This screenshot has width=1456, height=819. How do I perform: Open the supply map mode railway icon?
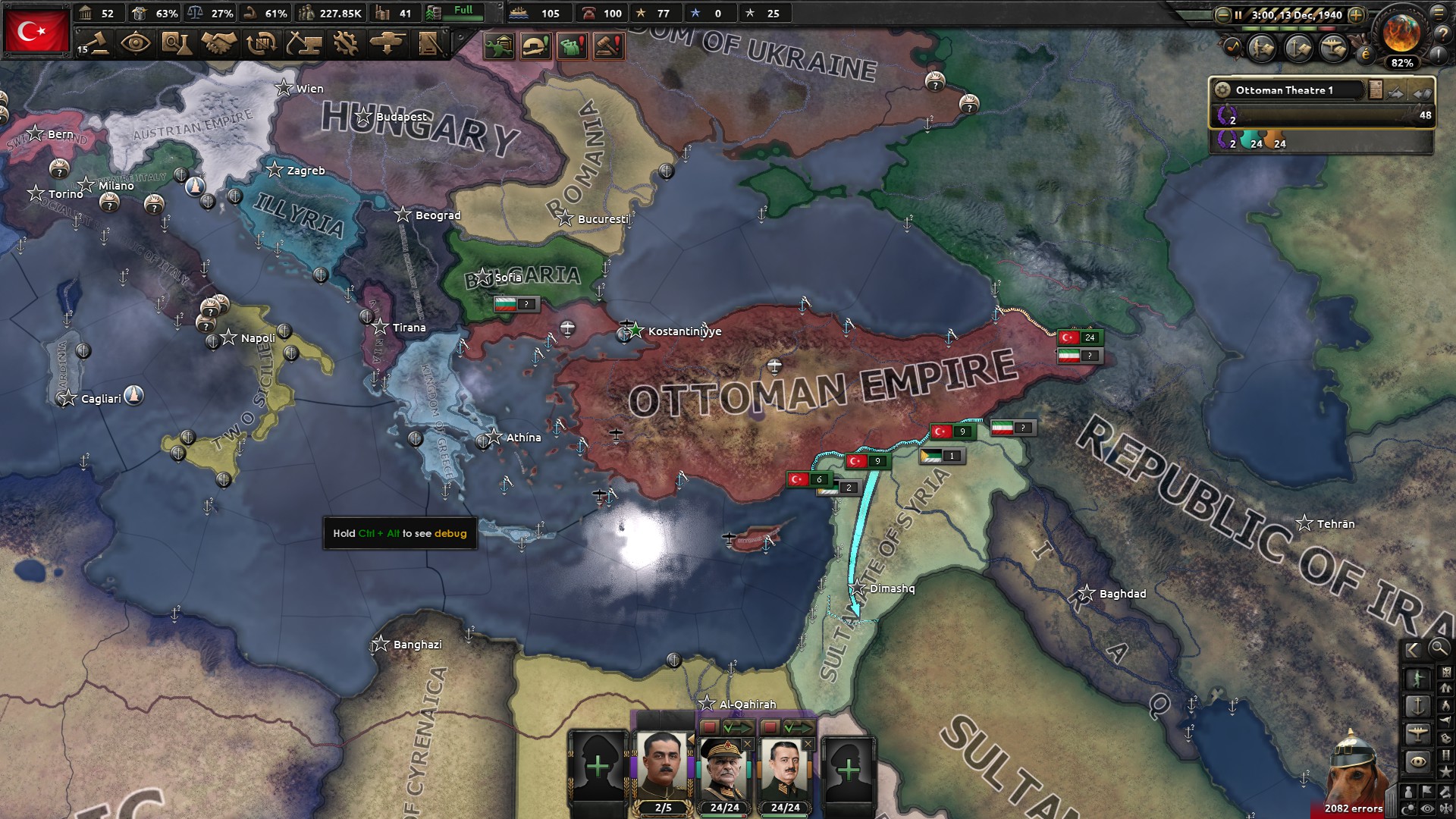point(1446,755)
